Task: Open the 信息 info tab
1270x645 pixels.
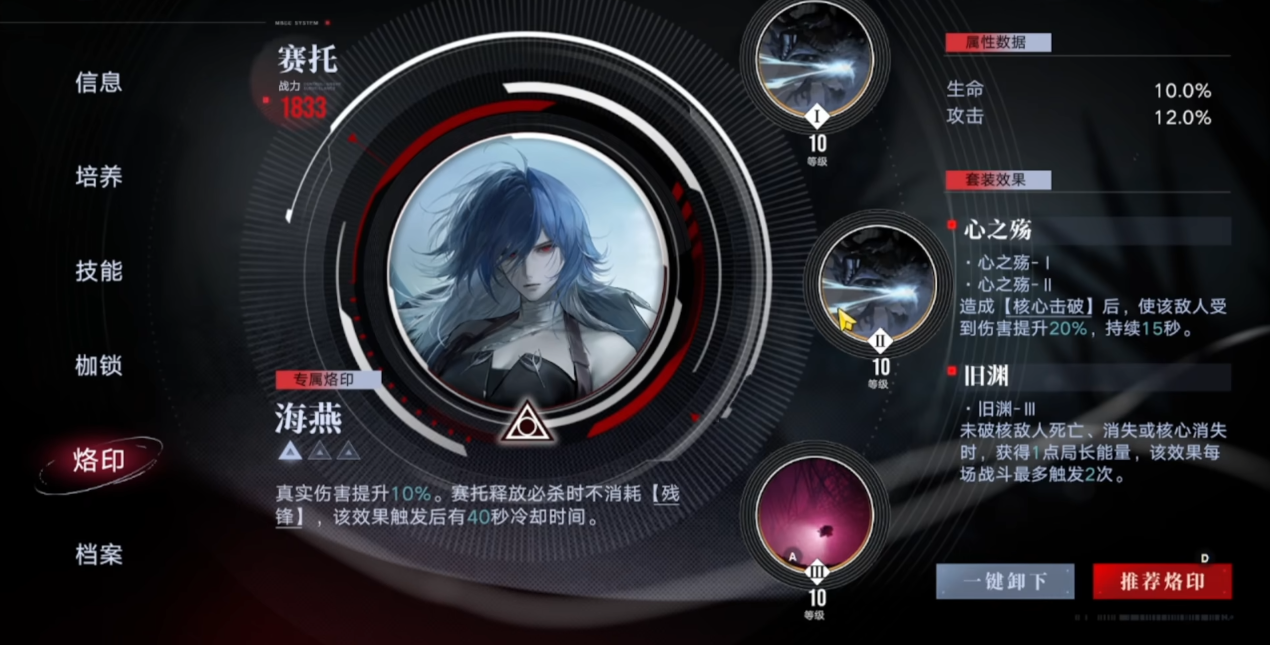Action: coord(98,83)
